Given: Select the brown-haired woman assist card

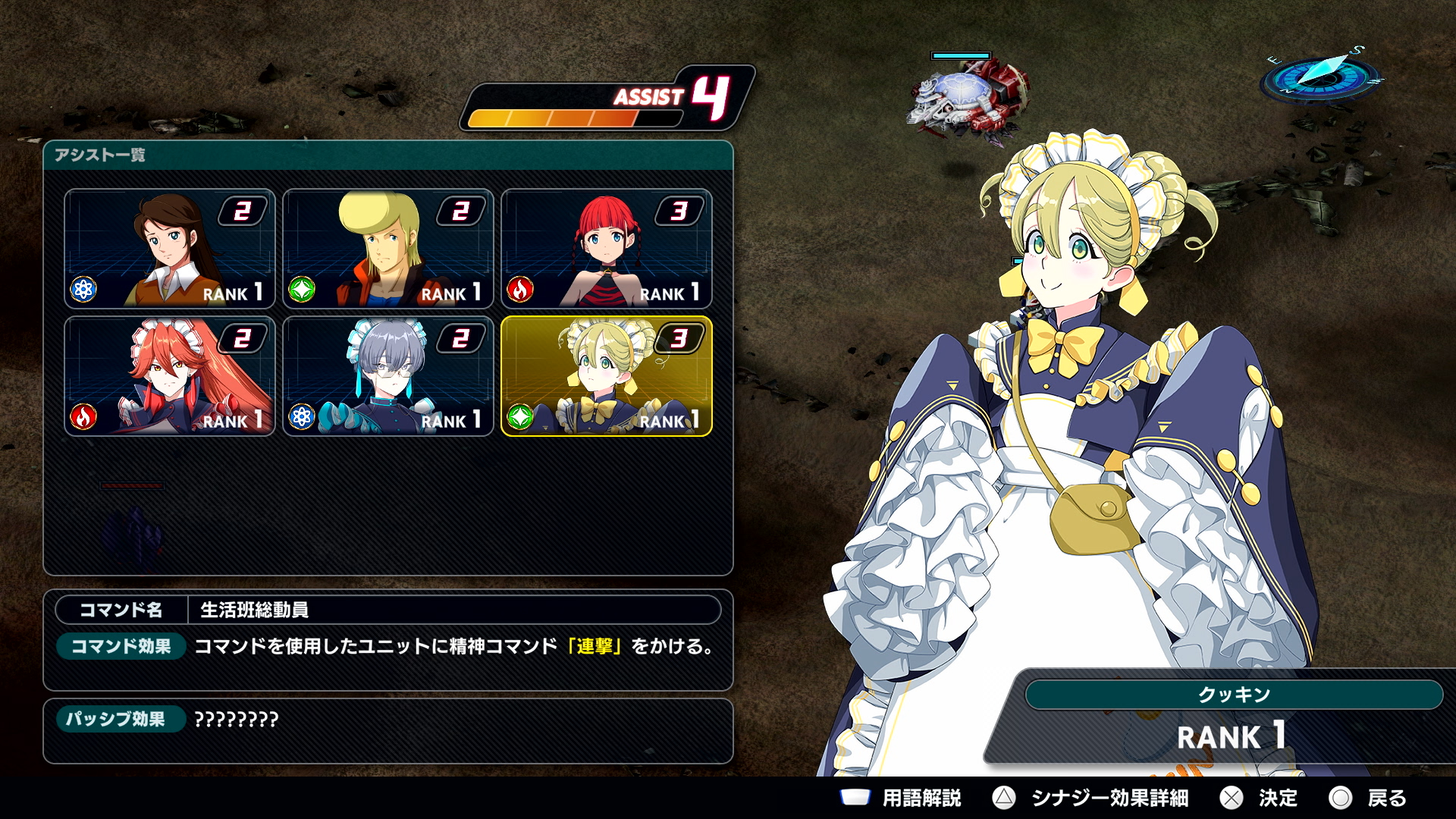Looking at the screenshot, I should pos(170,249).
